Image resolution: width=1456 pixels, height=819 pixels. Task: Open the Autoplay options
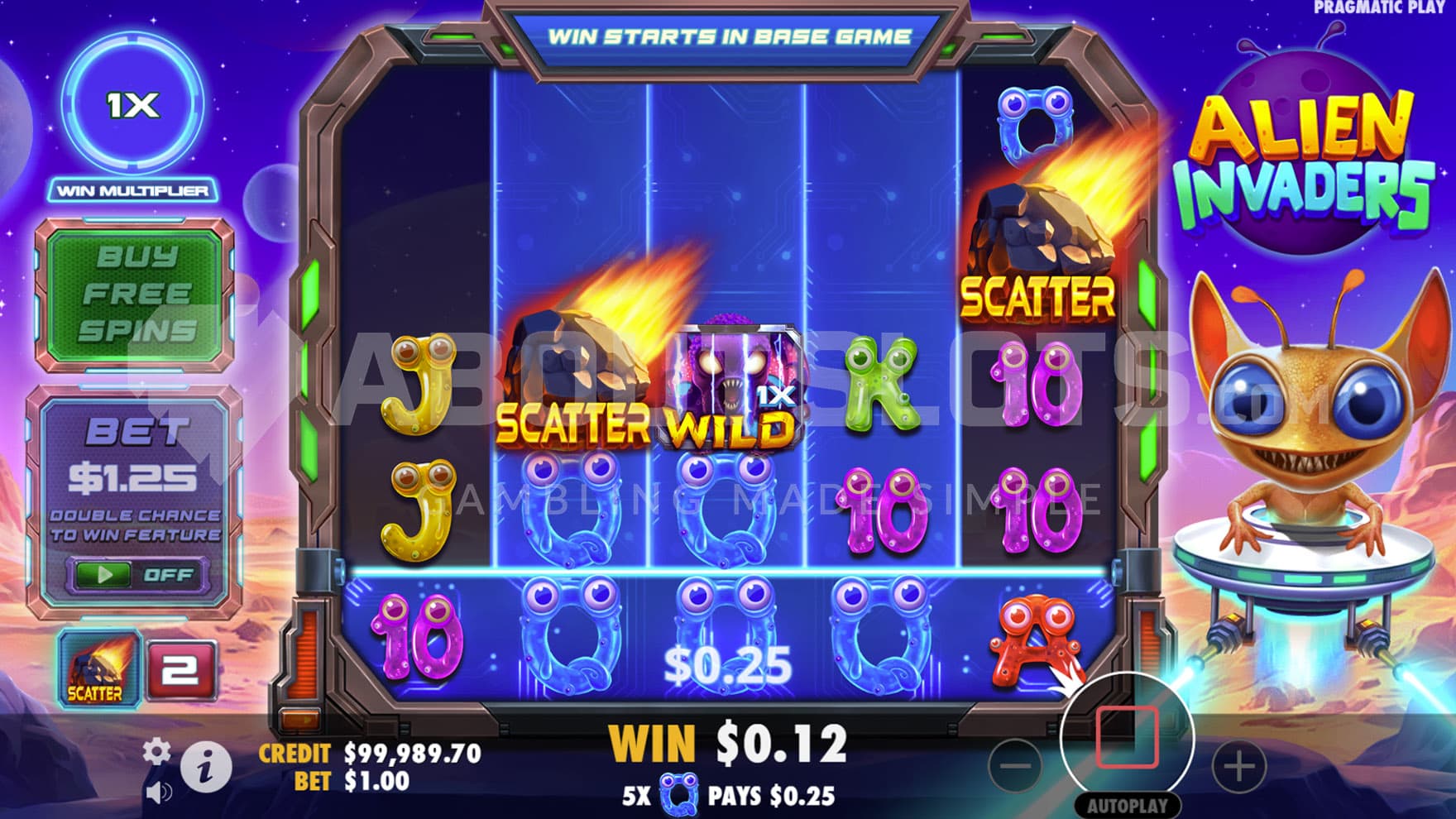pyautogui.click(x=1127, y=806)
